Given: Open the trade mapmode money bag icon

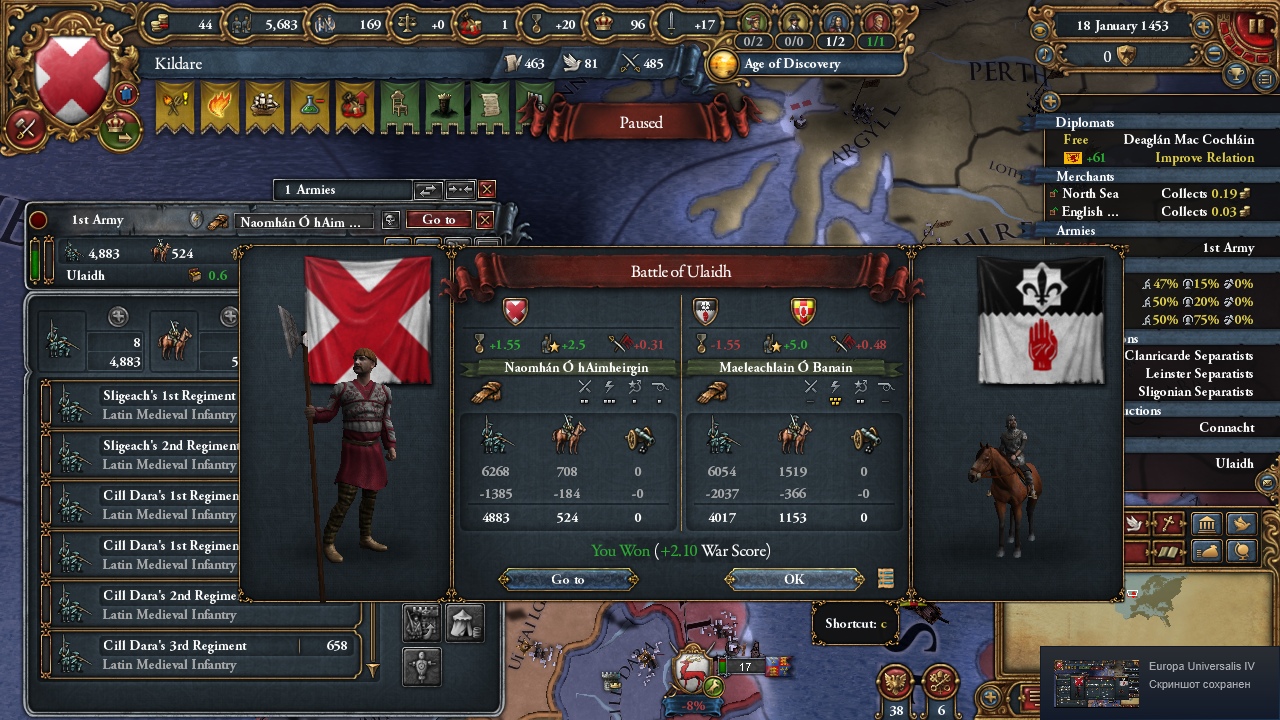Looking at the screenshot, I should click(x=1207, y=551).
